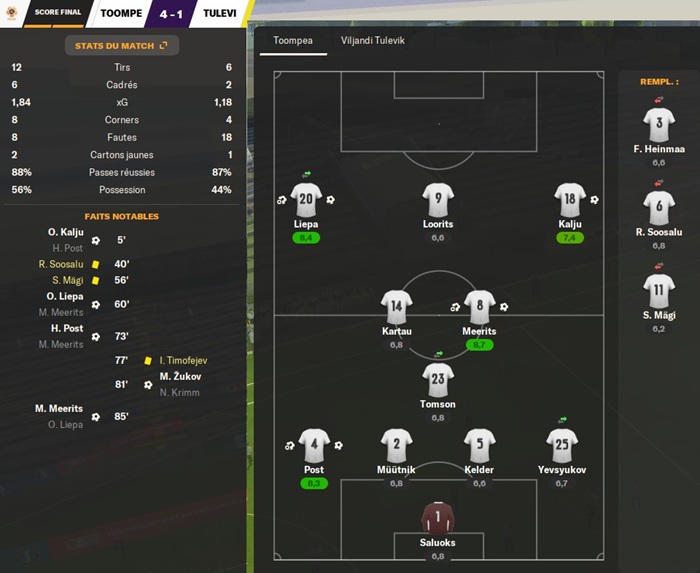
Task: Choose striker Loorits wearing number 9
Action: [438, 199]
